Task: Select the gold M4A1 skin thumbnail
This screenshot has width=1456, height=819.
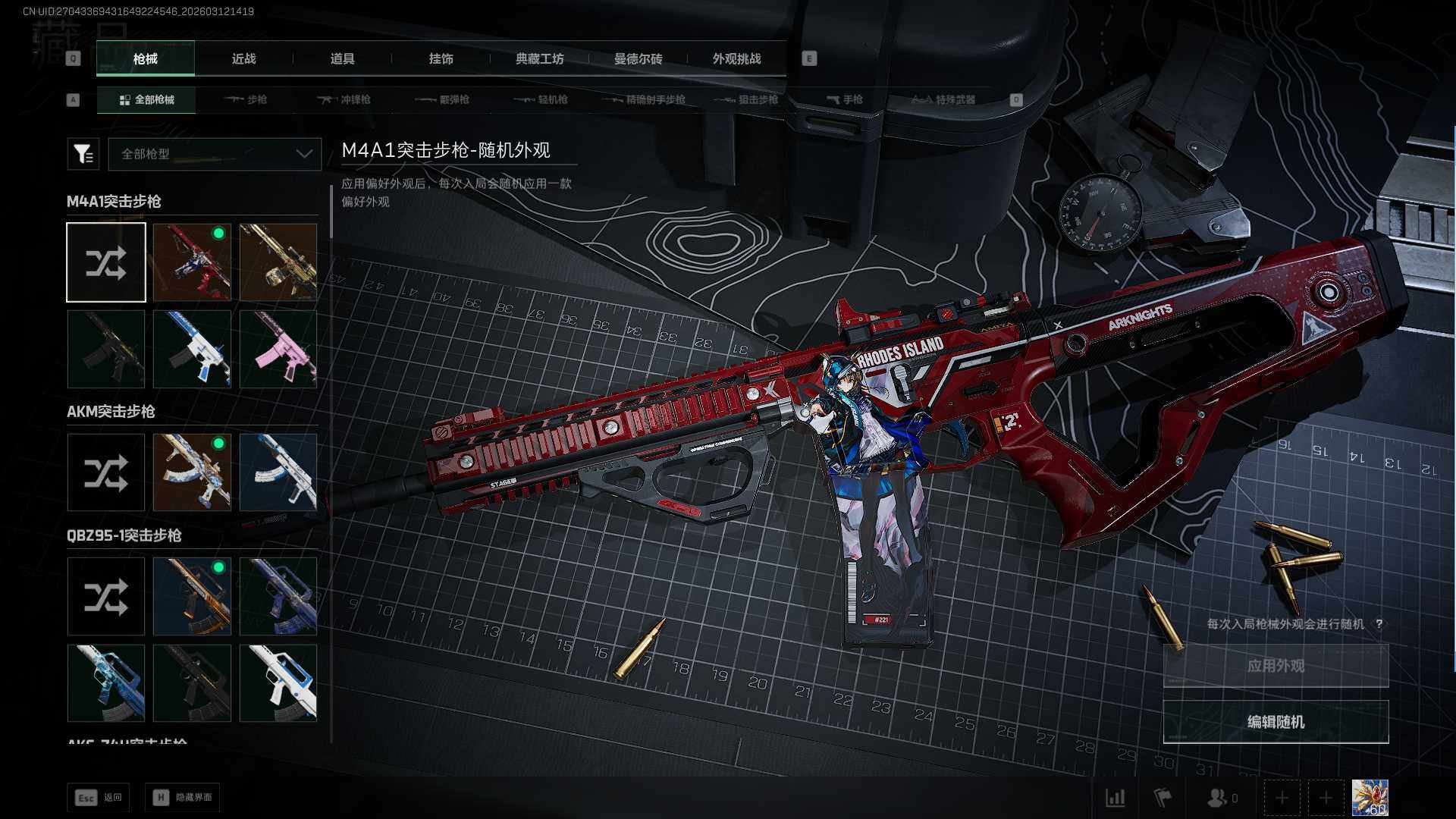Action: click(x=278, y=262)
